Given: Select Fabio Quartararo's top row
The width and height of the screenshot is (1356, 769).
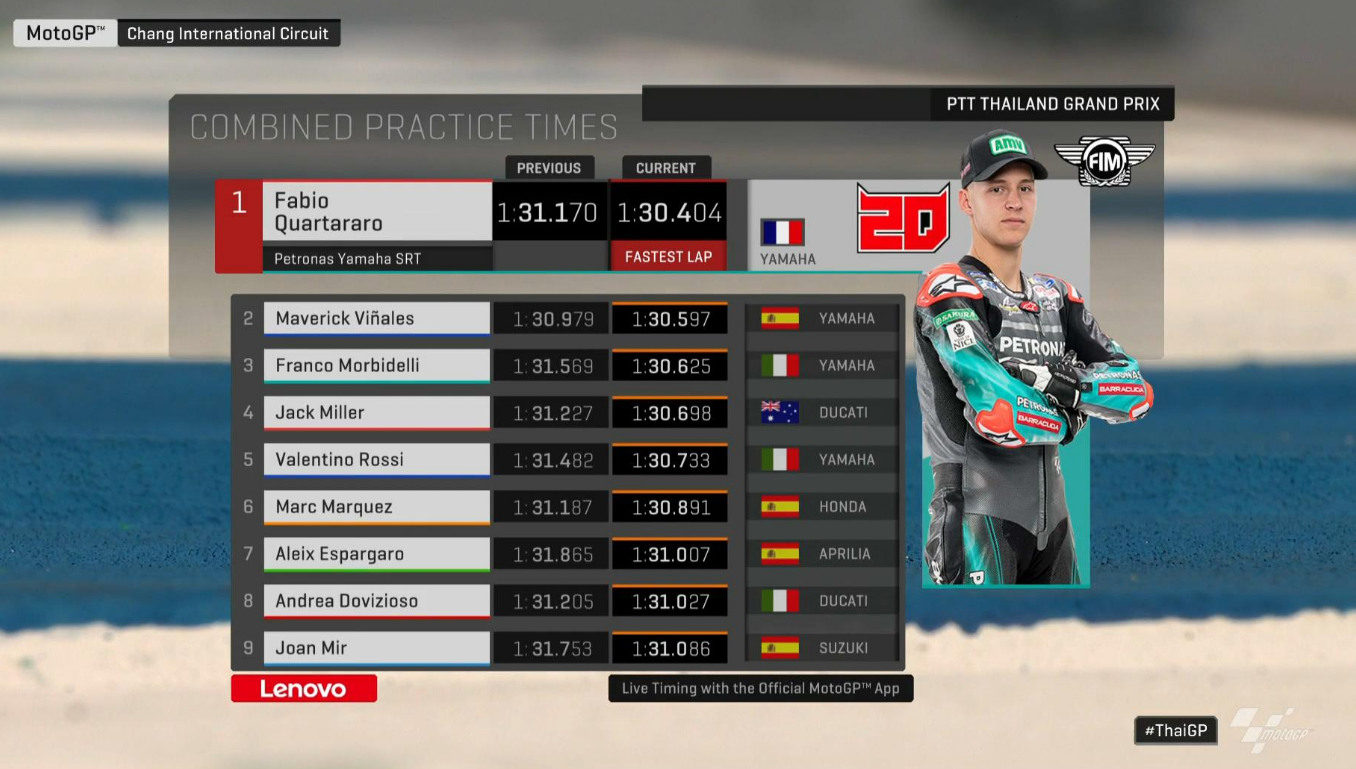Looking at the screenshot, I should coord(377,212).
